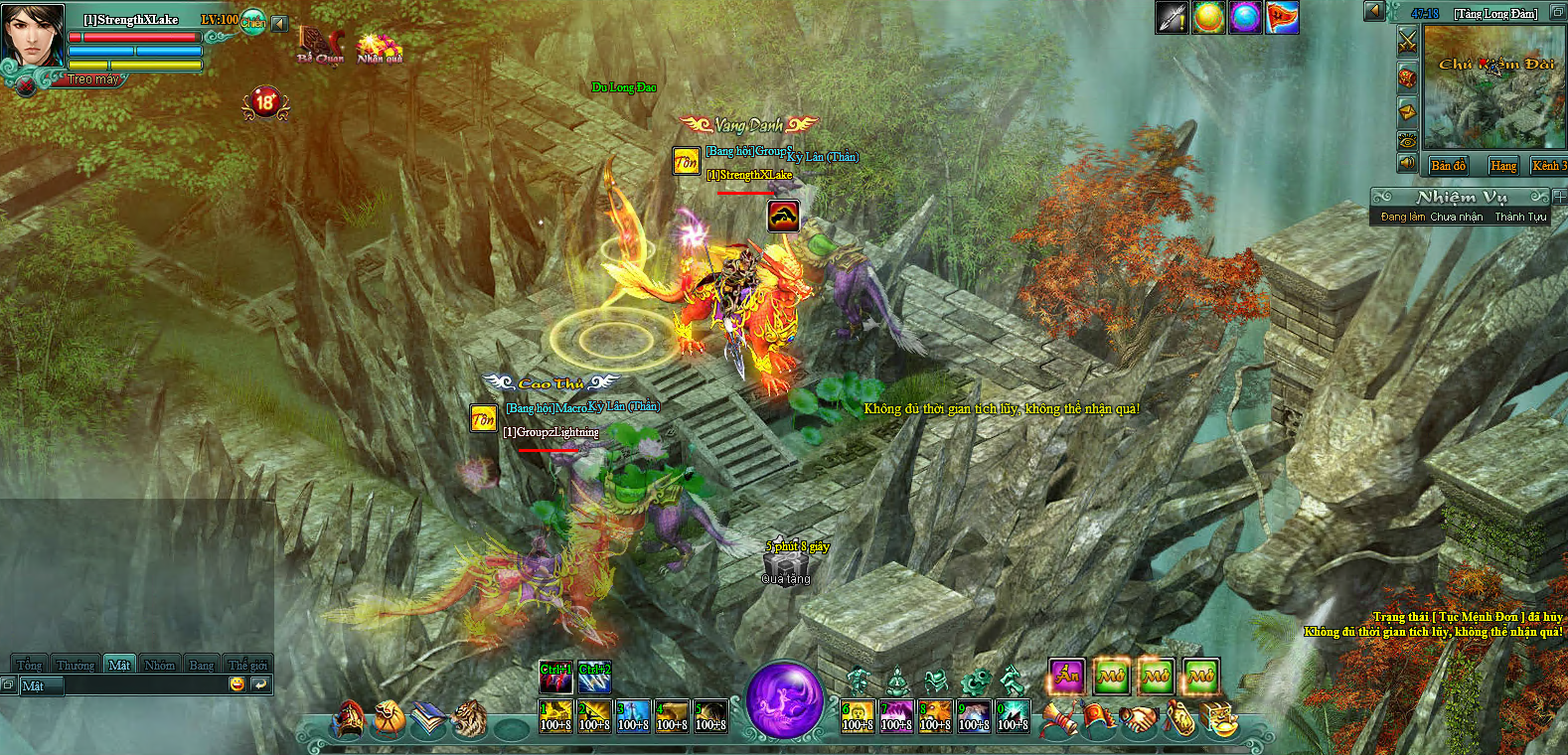
Task: Open the Bản đồ map button
Action: (x=1448, y=166)
